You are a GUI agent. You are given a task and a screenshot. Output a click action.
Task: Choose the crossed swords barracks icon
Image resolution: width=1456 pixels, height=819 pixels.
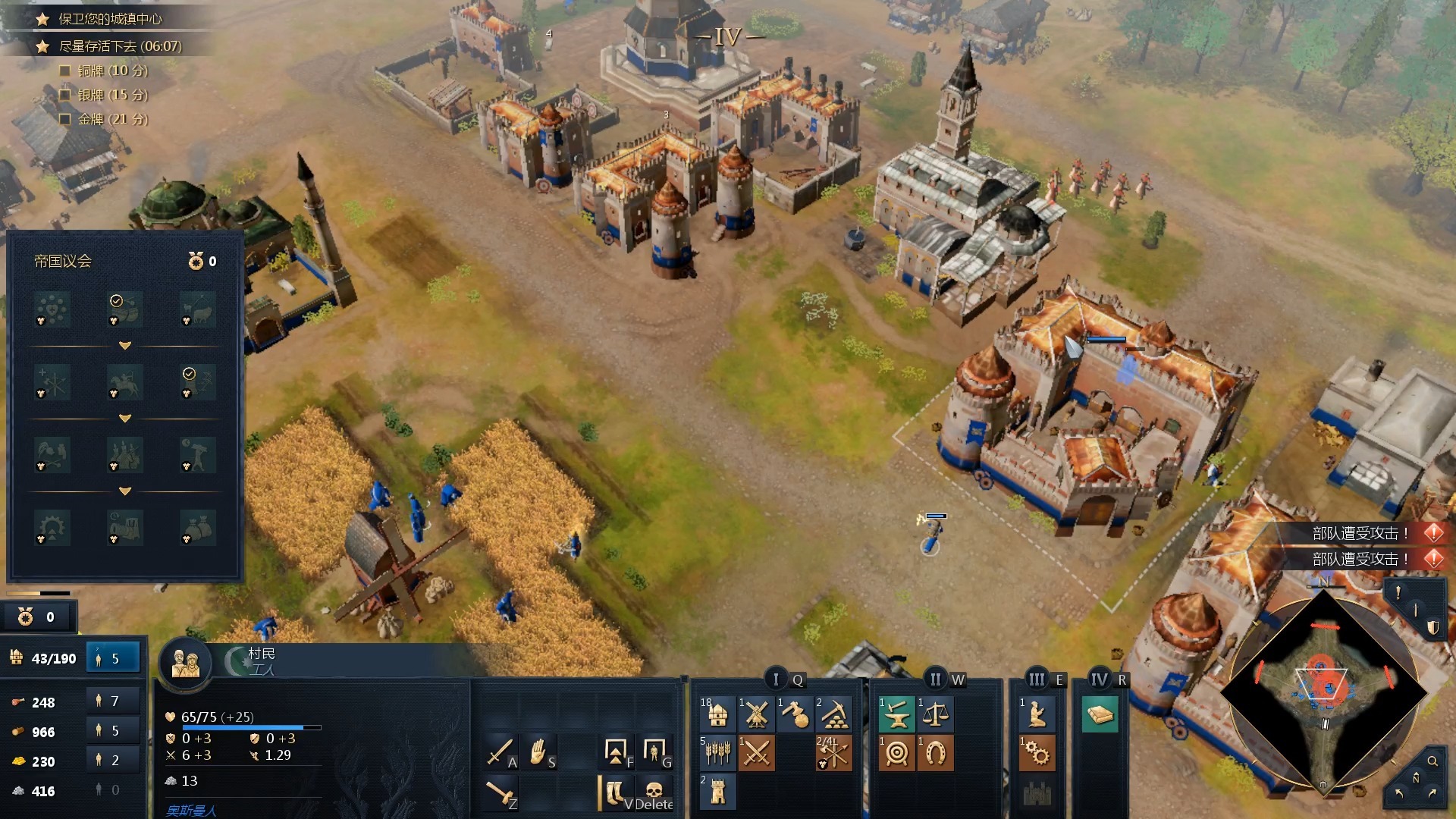pos(756,753)
